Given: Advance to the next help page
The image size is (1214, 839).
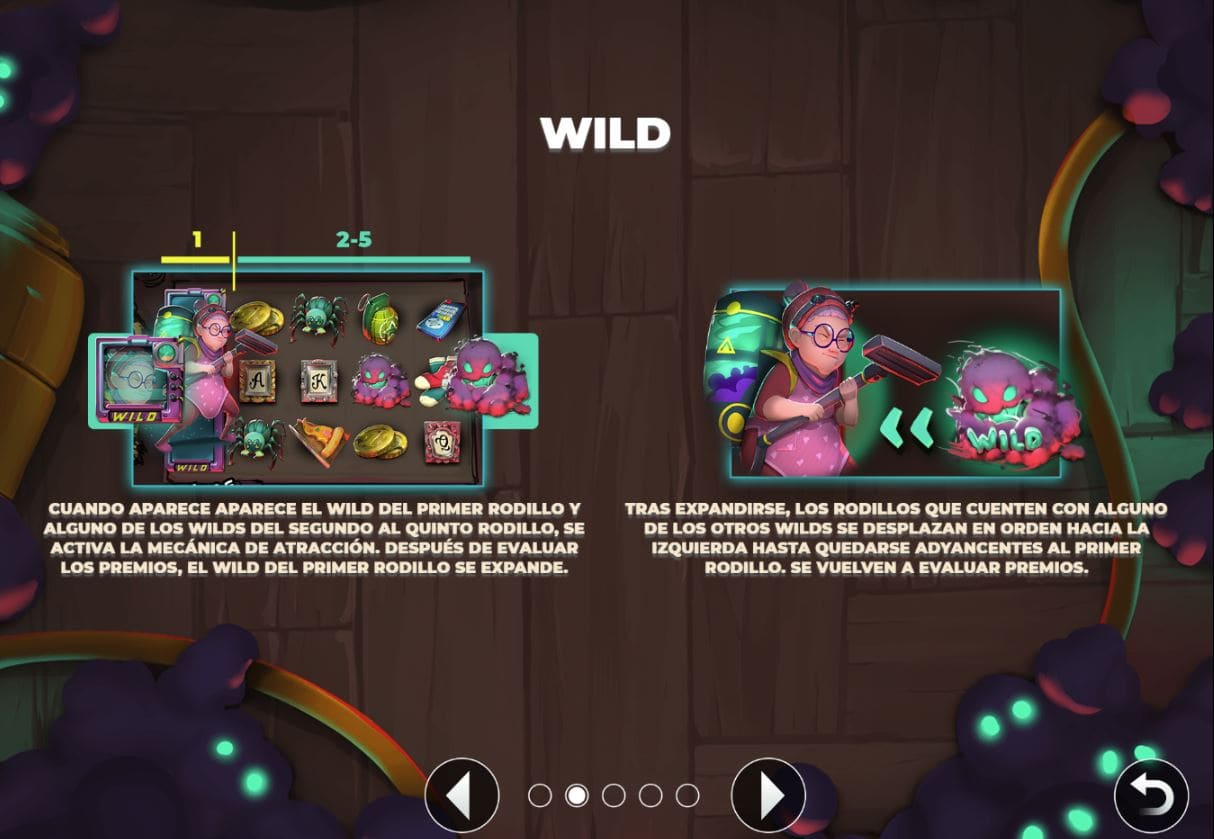Looking at the screenshot, I should [x=768, y=796].
